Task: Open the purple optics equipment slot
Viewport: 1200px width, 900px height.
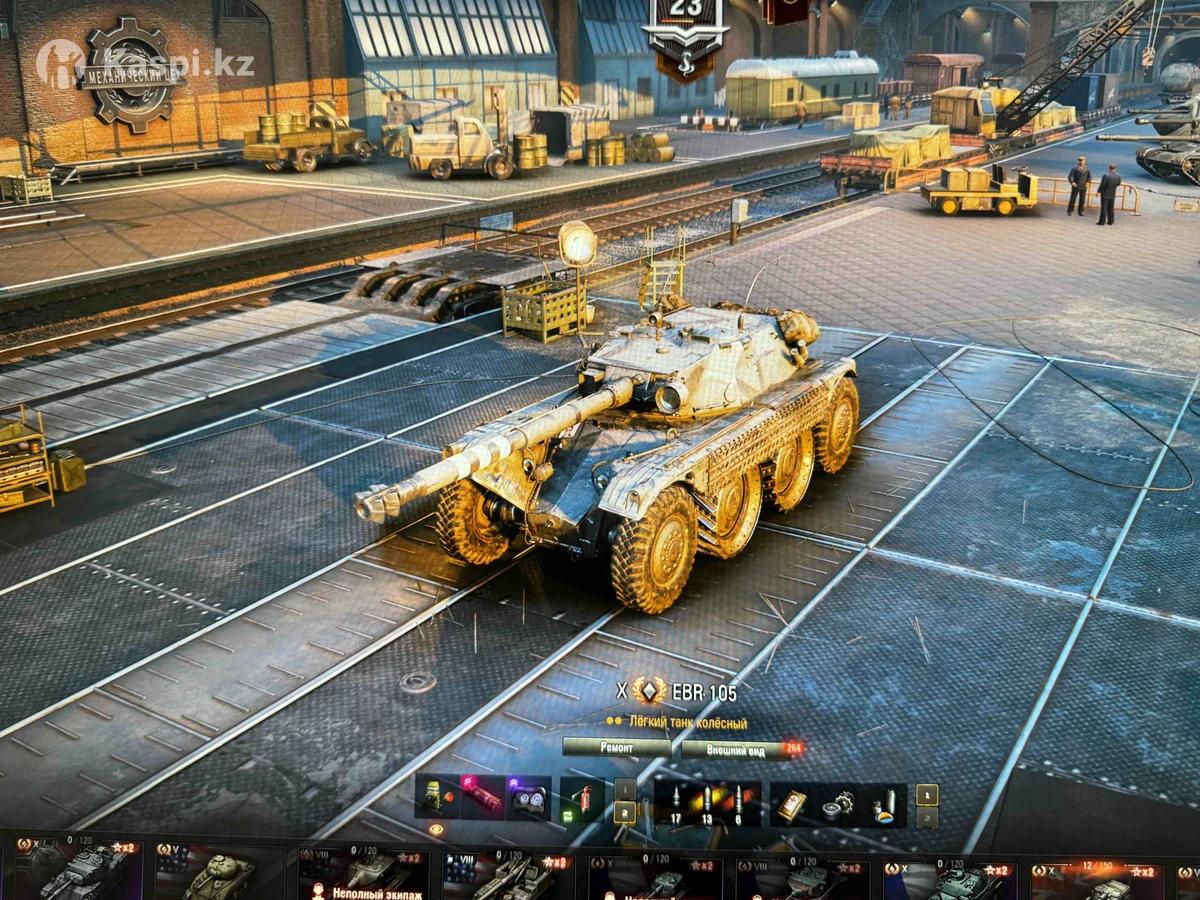Action: click(527, 799)
